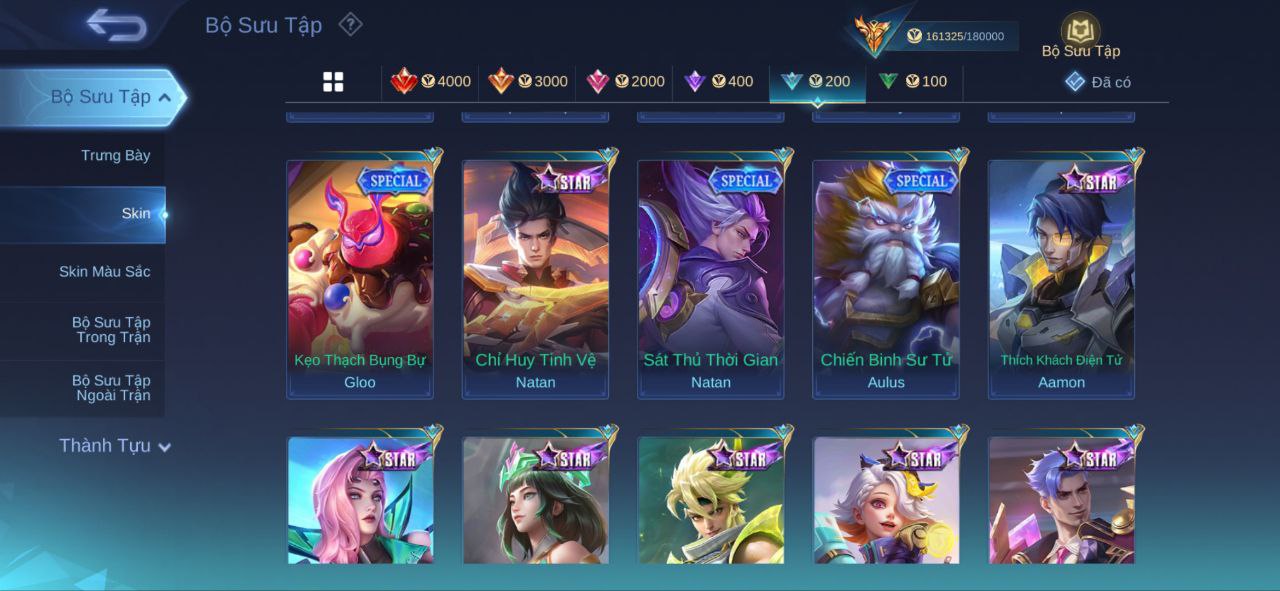Open Bộ Sưu Tập Trong Trận

110,329
